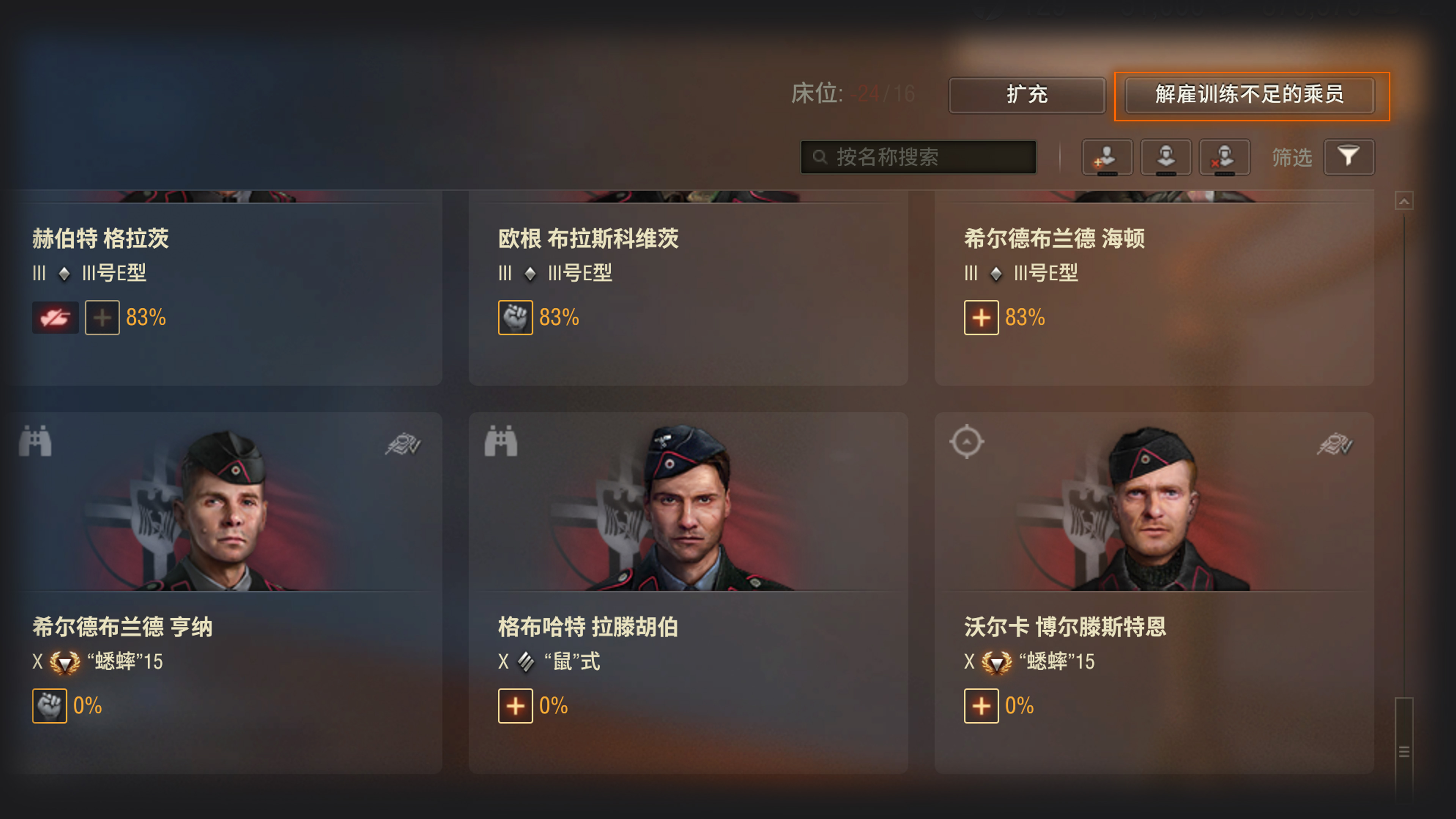Click the scrollbar up arrow
This screenshot has height=819, width=1456.
tap(1404, 201)
